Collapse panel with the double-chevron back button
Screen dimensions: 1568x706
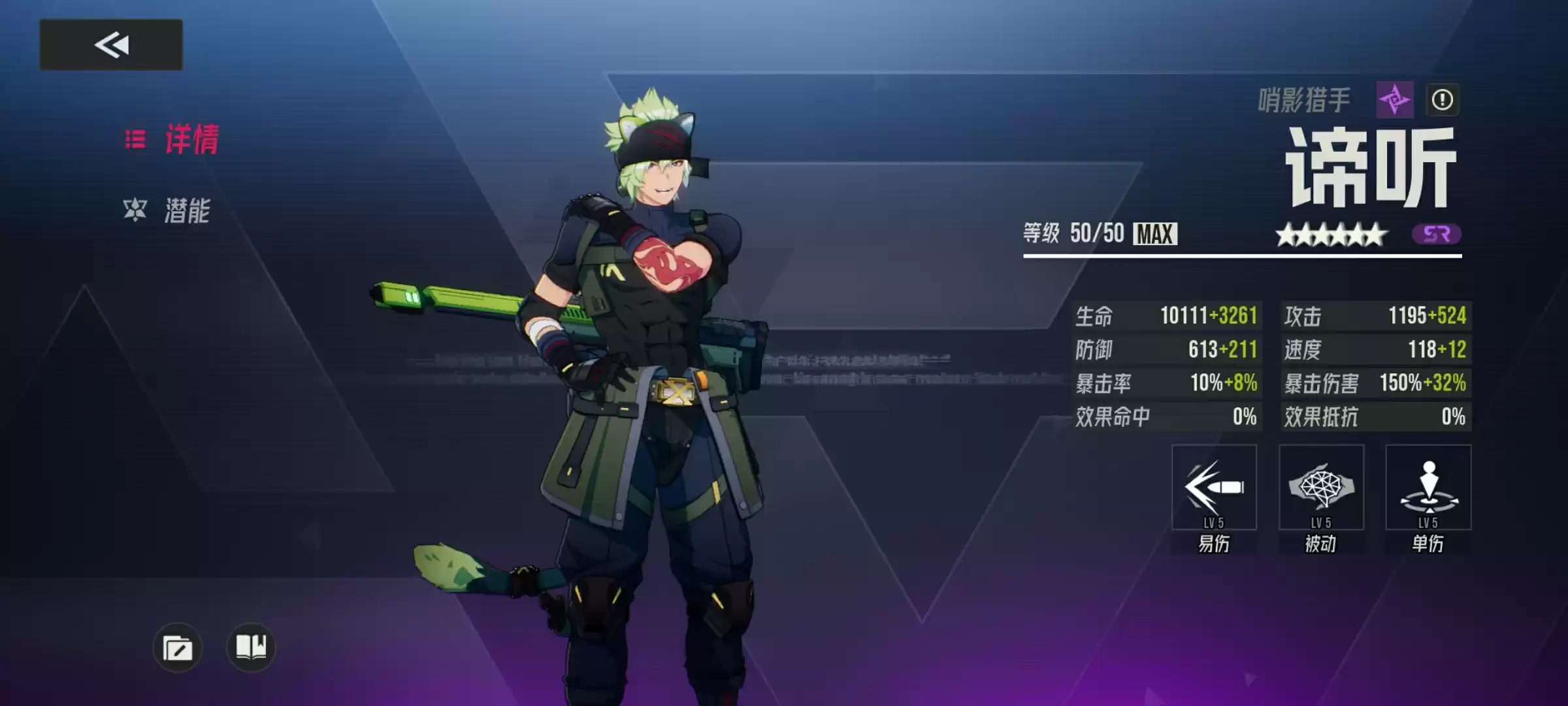coord(111,44)
